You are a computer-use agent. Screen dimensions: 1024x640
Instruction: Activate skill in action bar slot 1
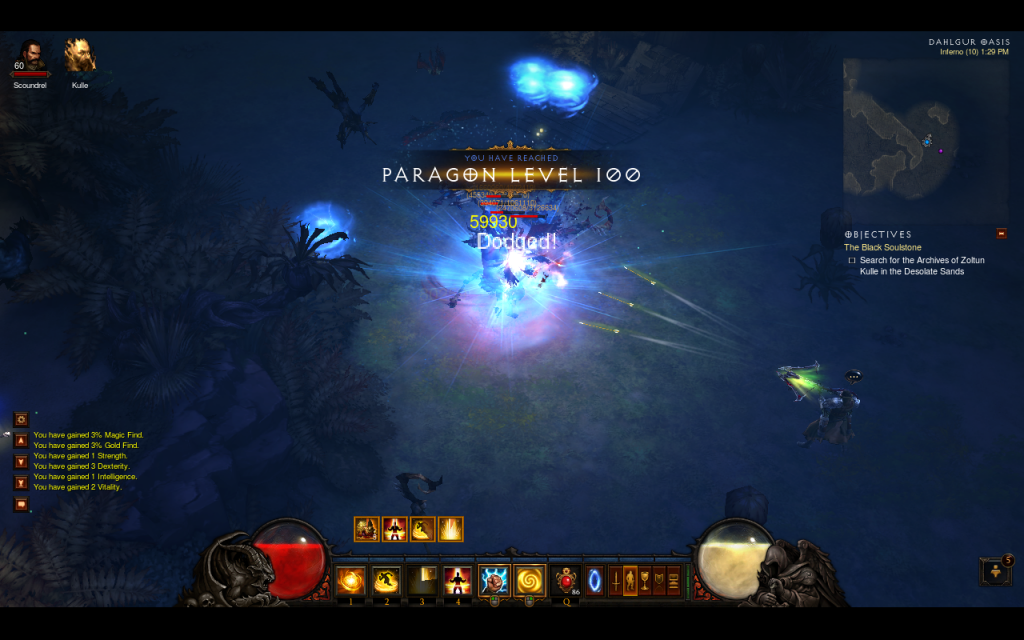click(350, 580)
